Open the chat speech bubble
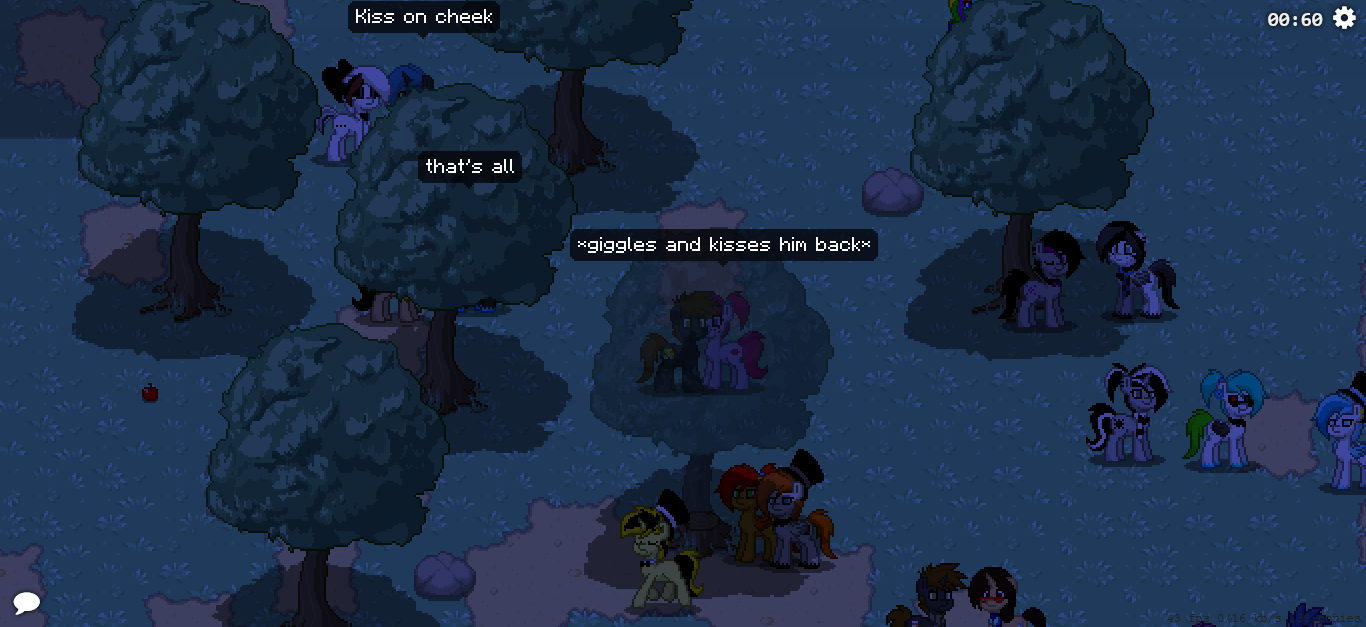This screenshot has width=1366, height=627. pos(27,602)
